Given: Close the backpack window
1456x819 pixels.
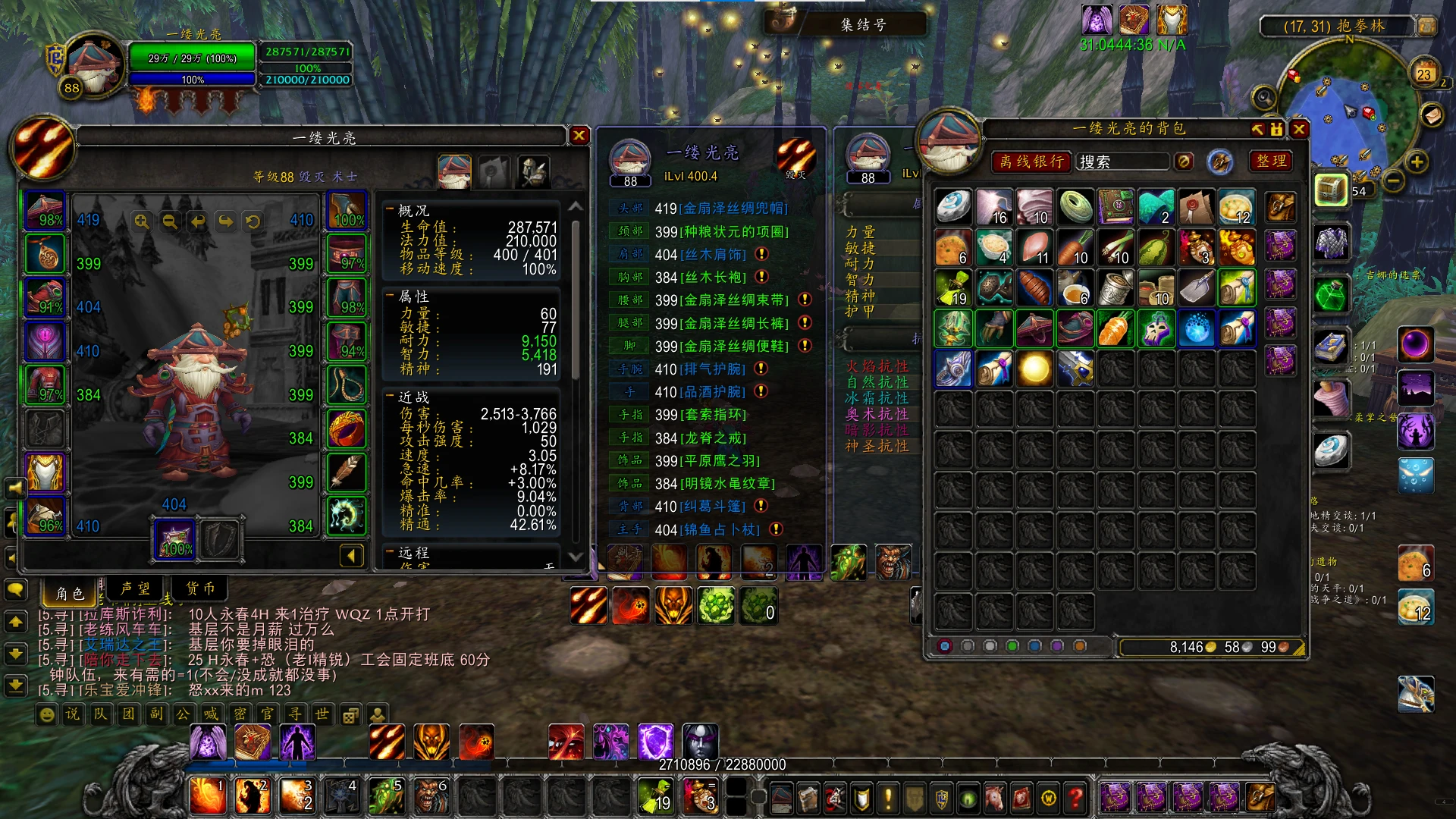Looking at the screenshot, I should coord(1299,130).
